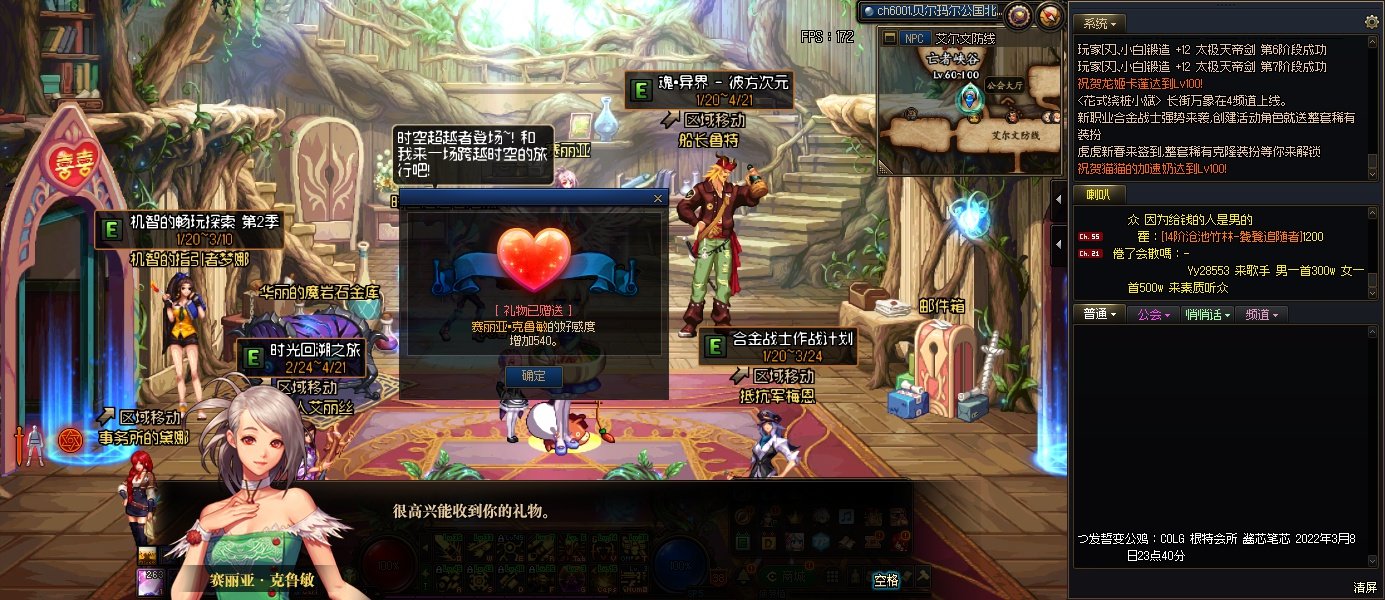Confirm the gift dialog with 确定

click(534, 376)
